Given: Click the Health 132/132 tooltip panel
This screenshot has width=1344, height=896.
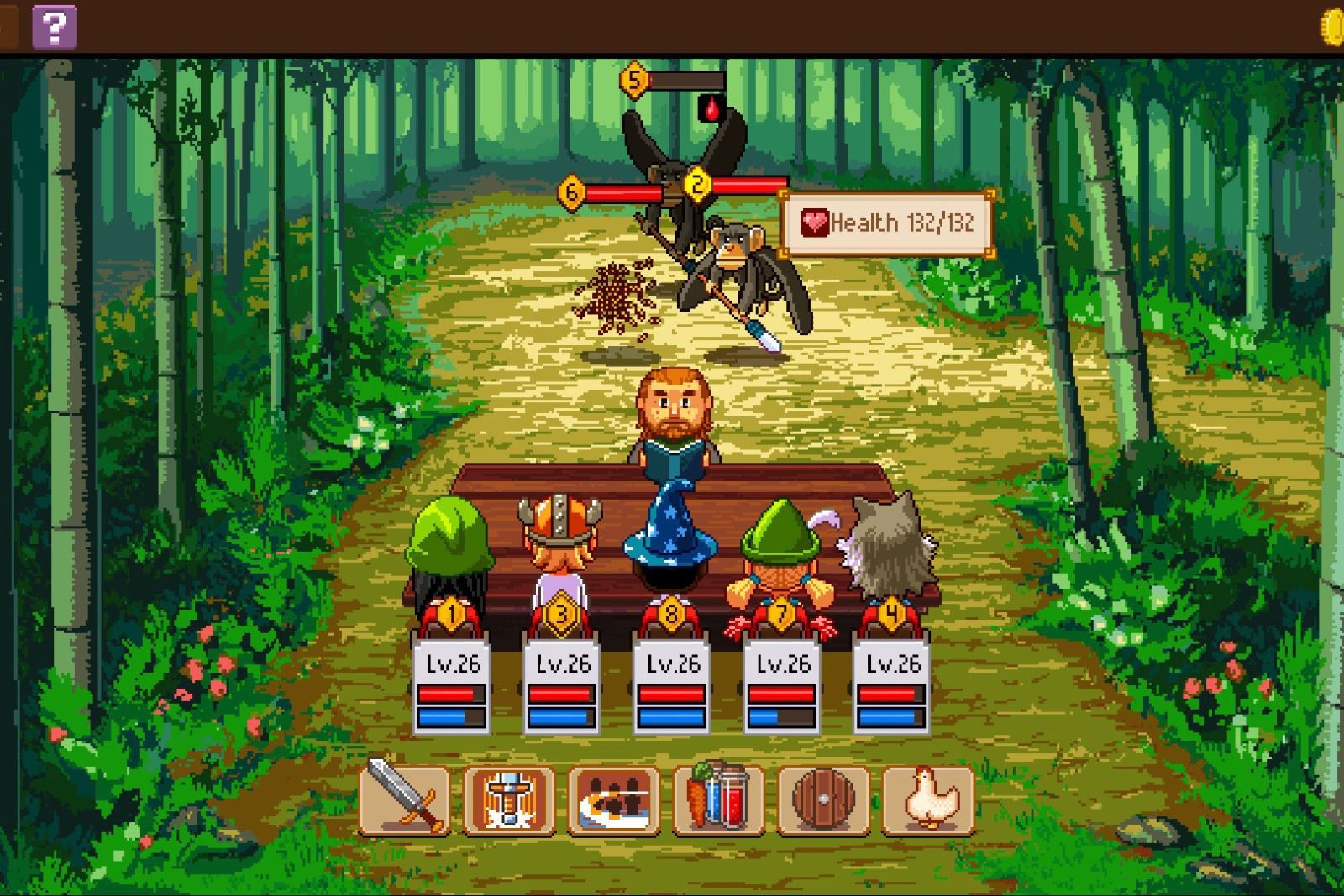Looking at the screenshot, I should 886,223.
